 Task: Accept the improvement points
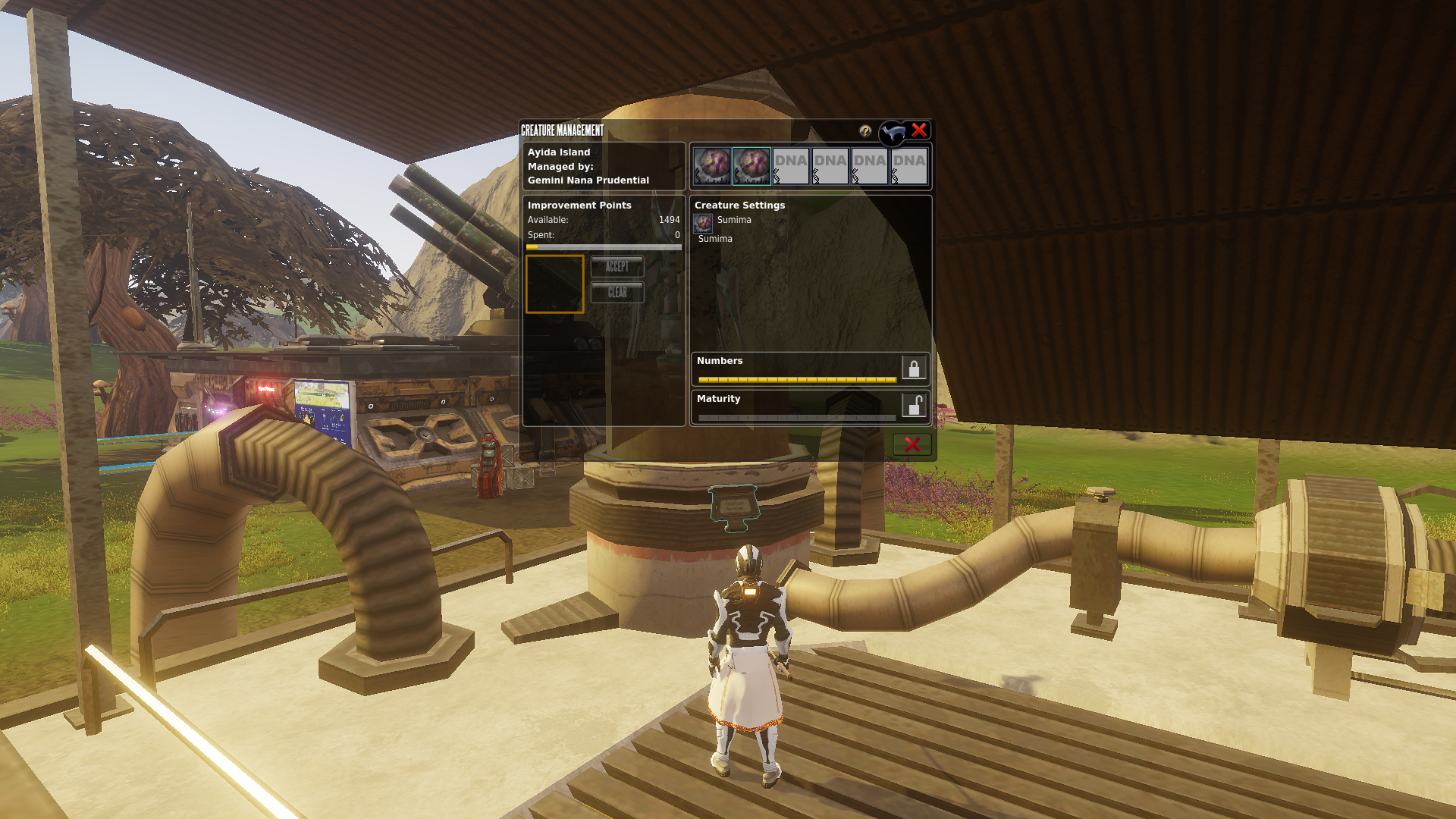tap(617, 266)
